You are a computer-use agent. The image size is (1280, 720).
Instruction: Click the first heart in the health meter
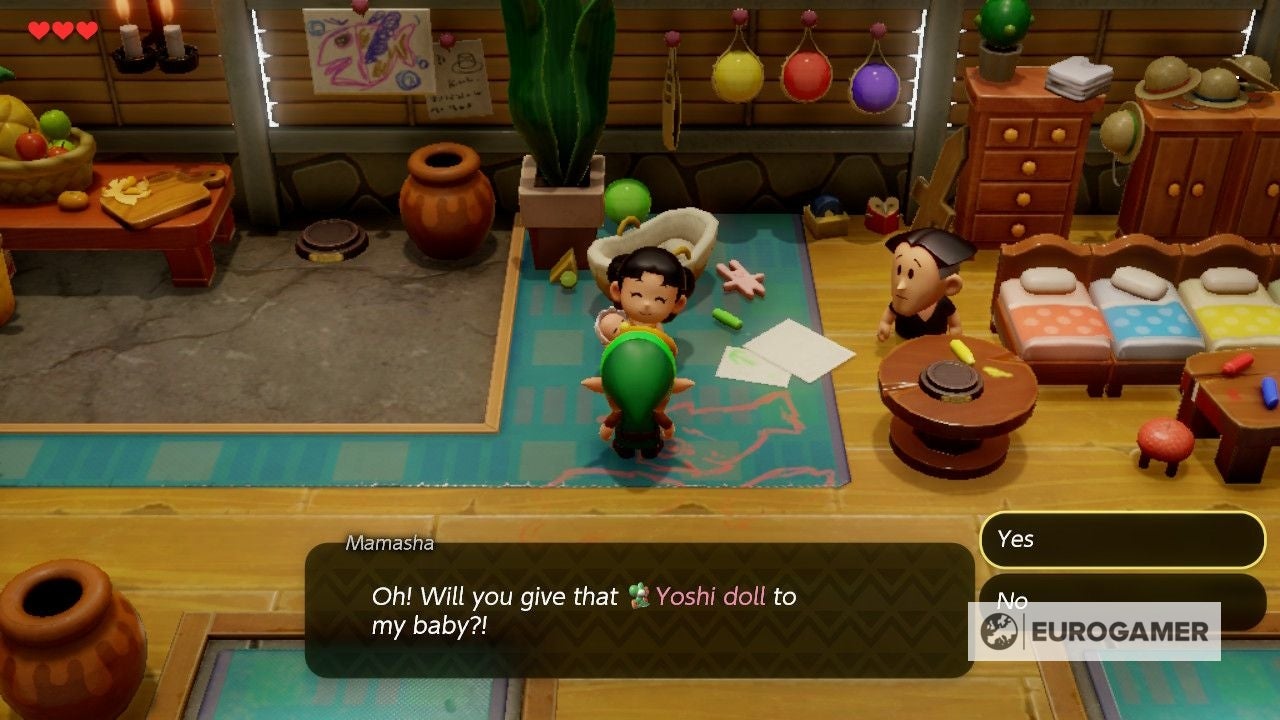point(38,29)
